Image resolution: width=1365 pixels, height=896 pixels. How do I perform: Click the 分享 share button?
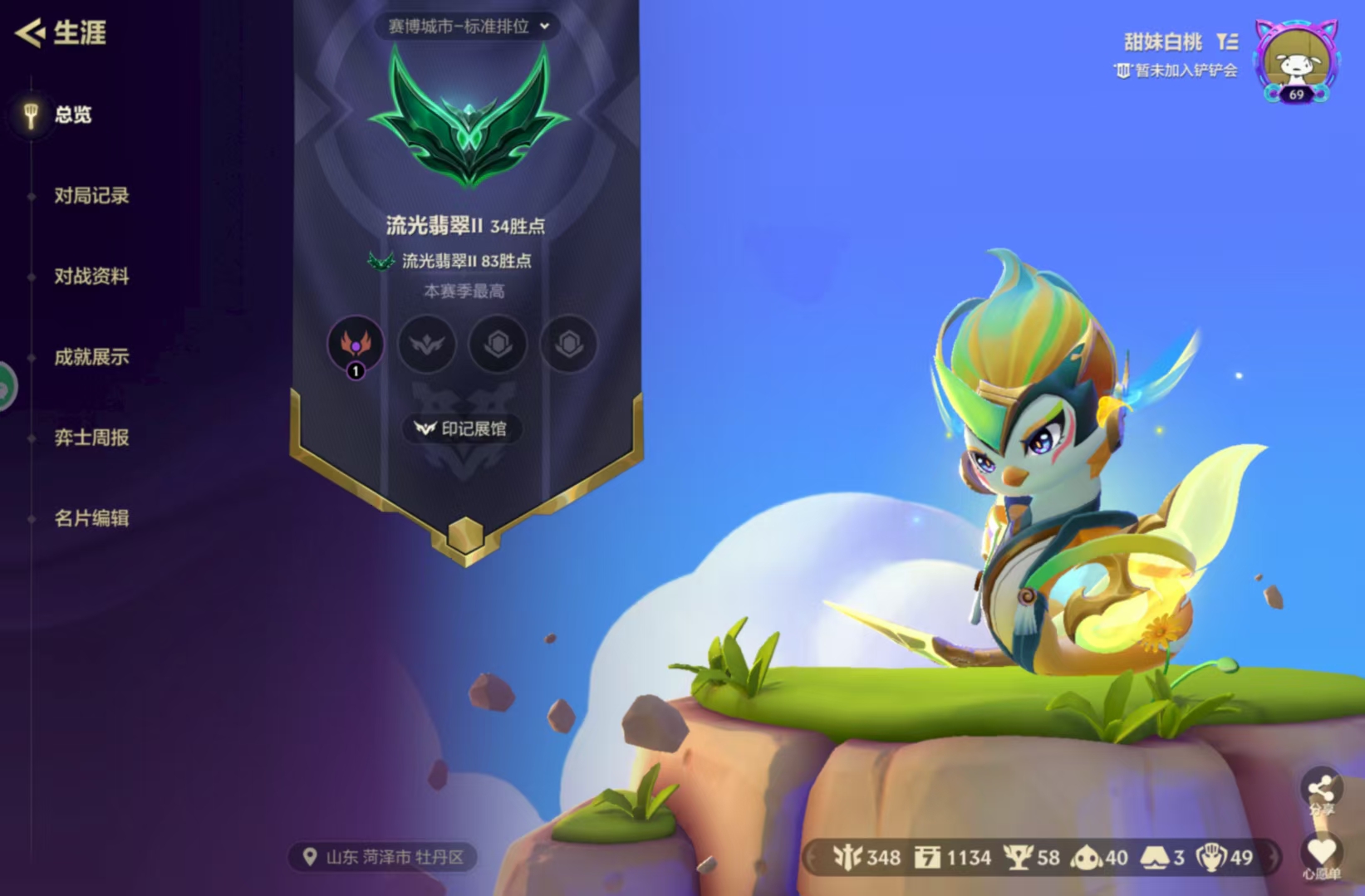(1320, 791)
